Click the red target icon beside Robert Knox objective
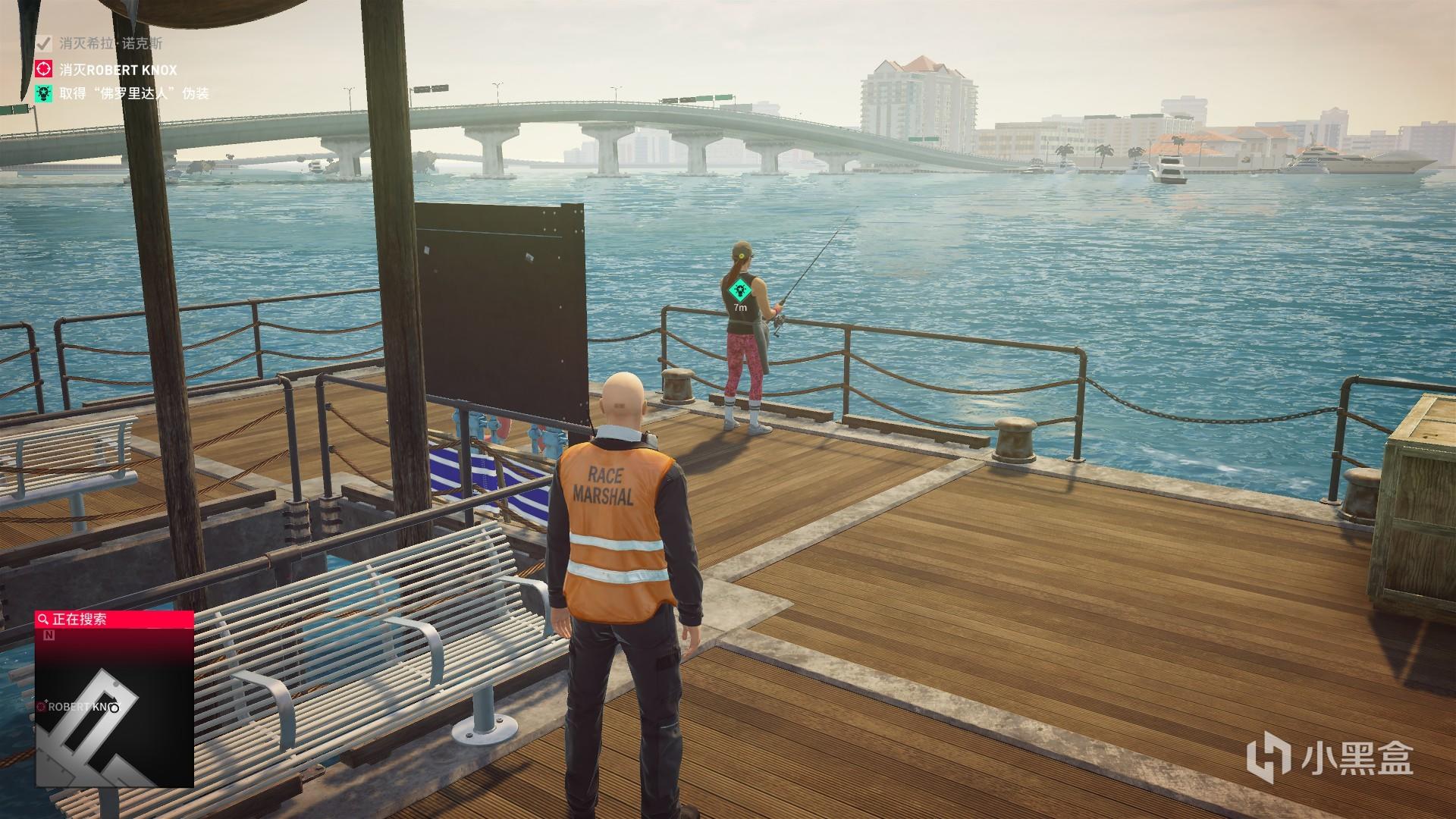 (x=45, y=70)
